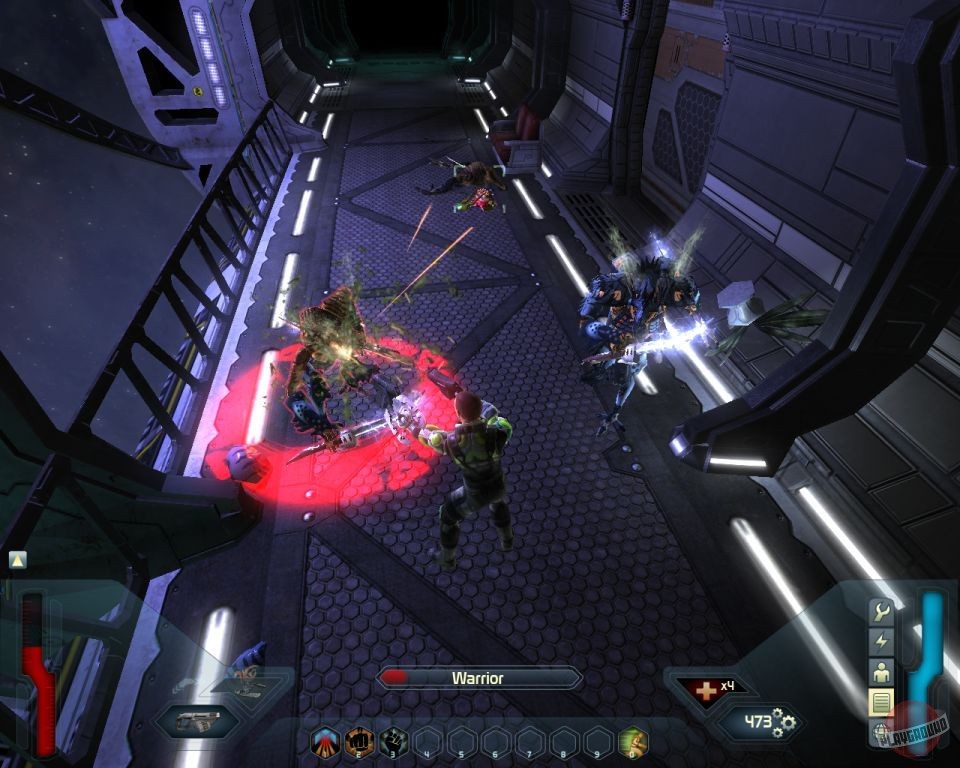Open the globe map button

click(x=881, y=730)
